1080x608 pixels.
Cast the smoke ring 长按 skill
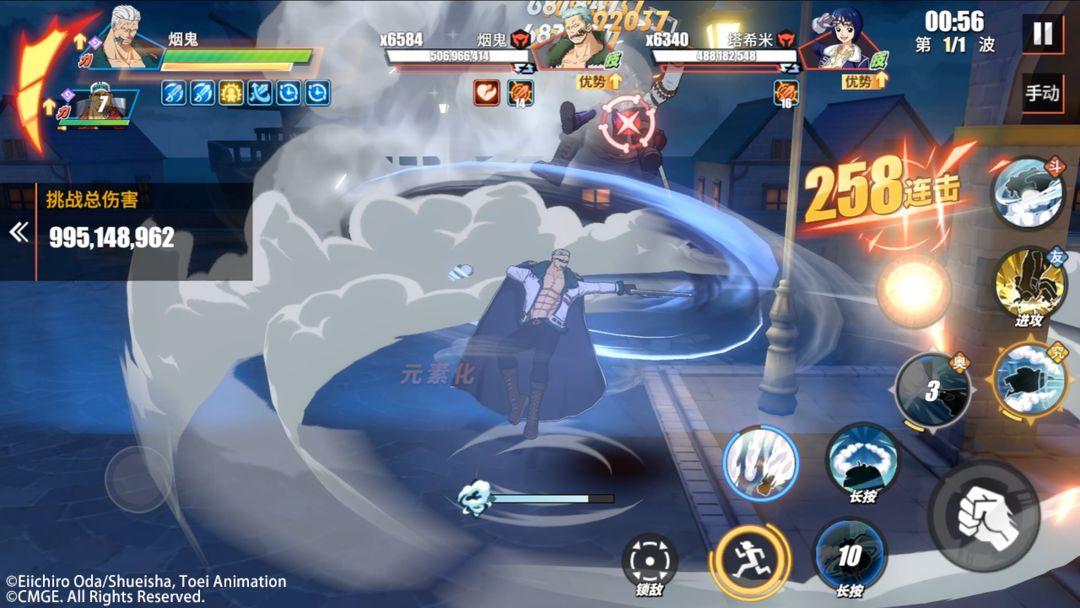[863, 459]
